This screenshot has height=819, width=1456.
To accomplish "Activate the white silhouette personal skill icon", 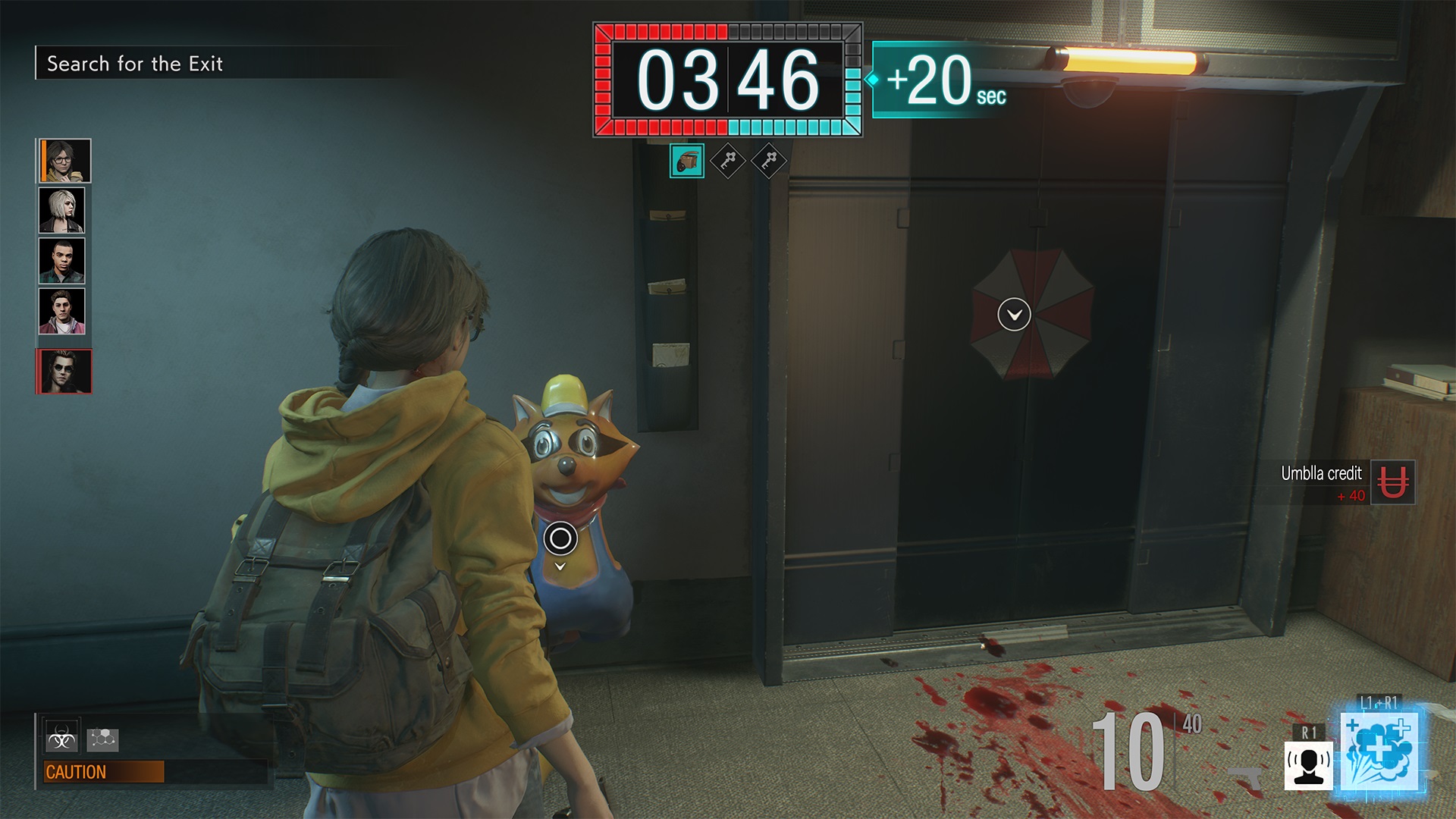I will coord(1308,764).
